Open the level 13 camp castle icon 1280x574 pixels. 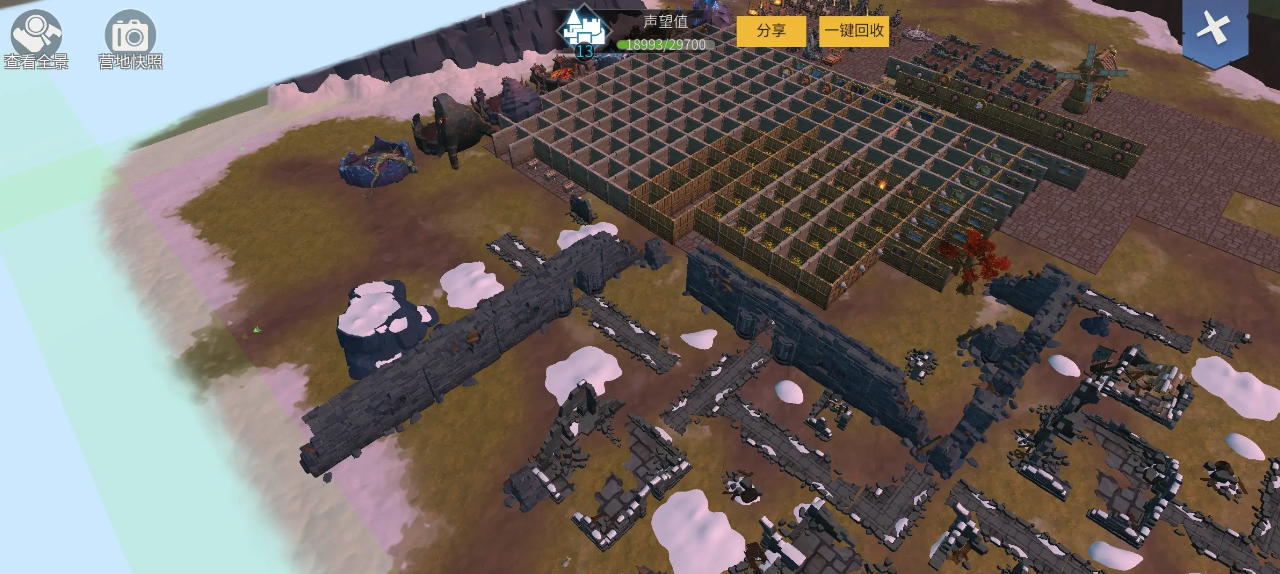(x=584, y=31)
